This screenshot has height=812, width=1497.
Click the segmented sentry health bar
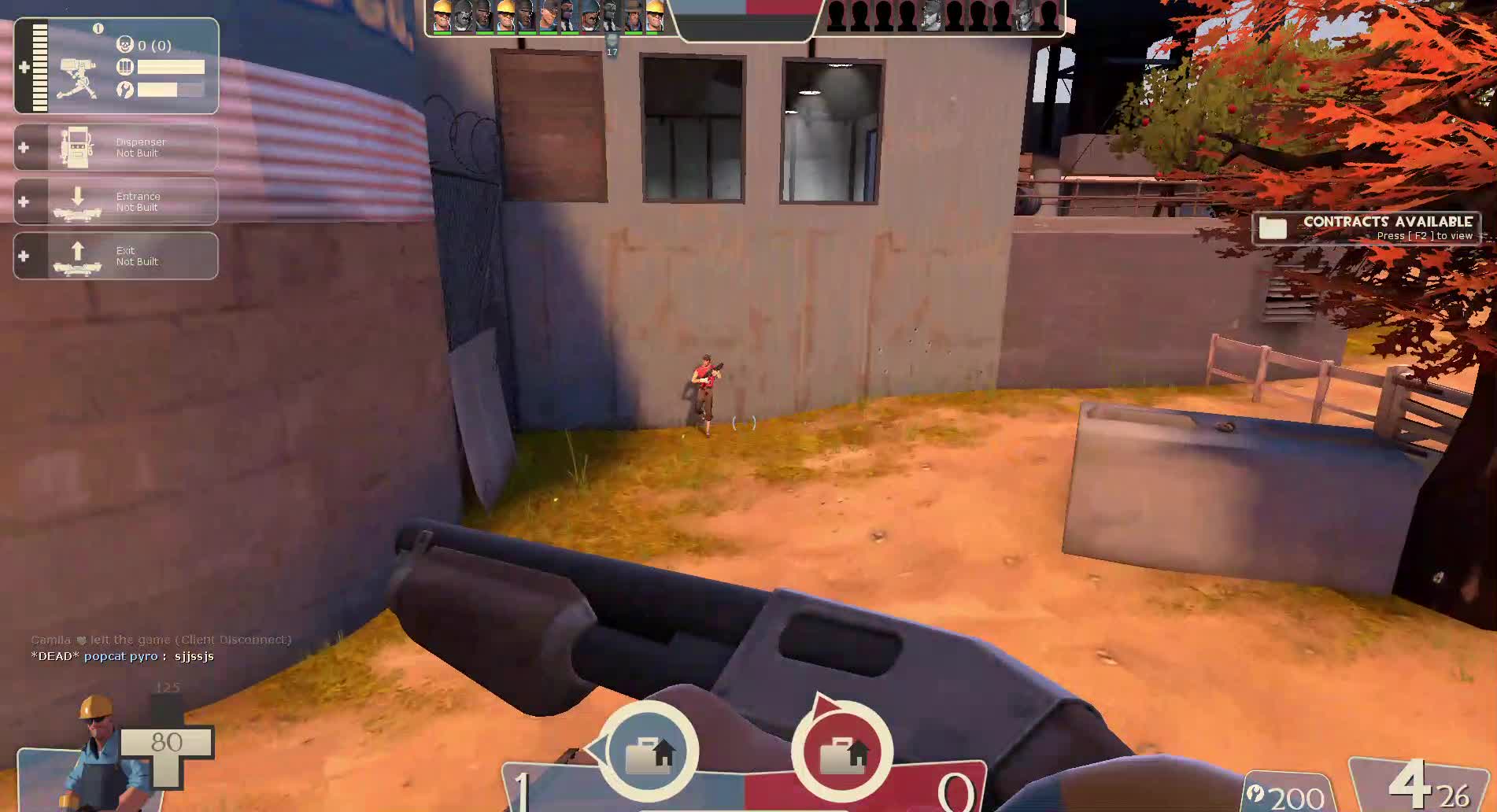click(x=39, y=65)
